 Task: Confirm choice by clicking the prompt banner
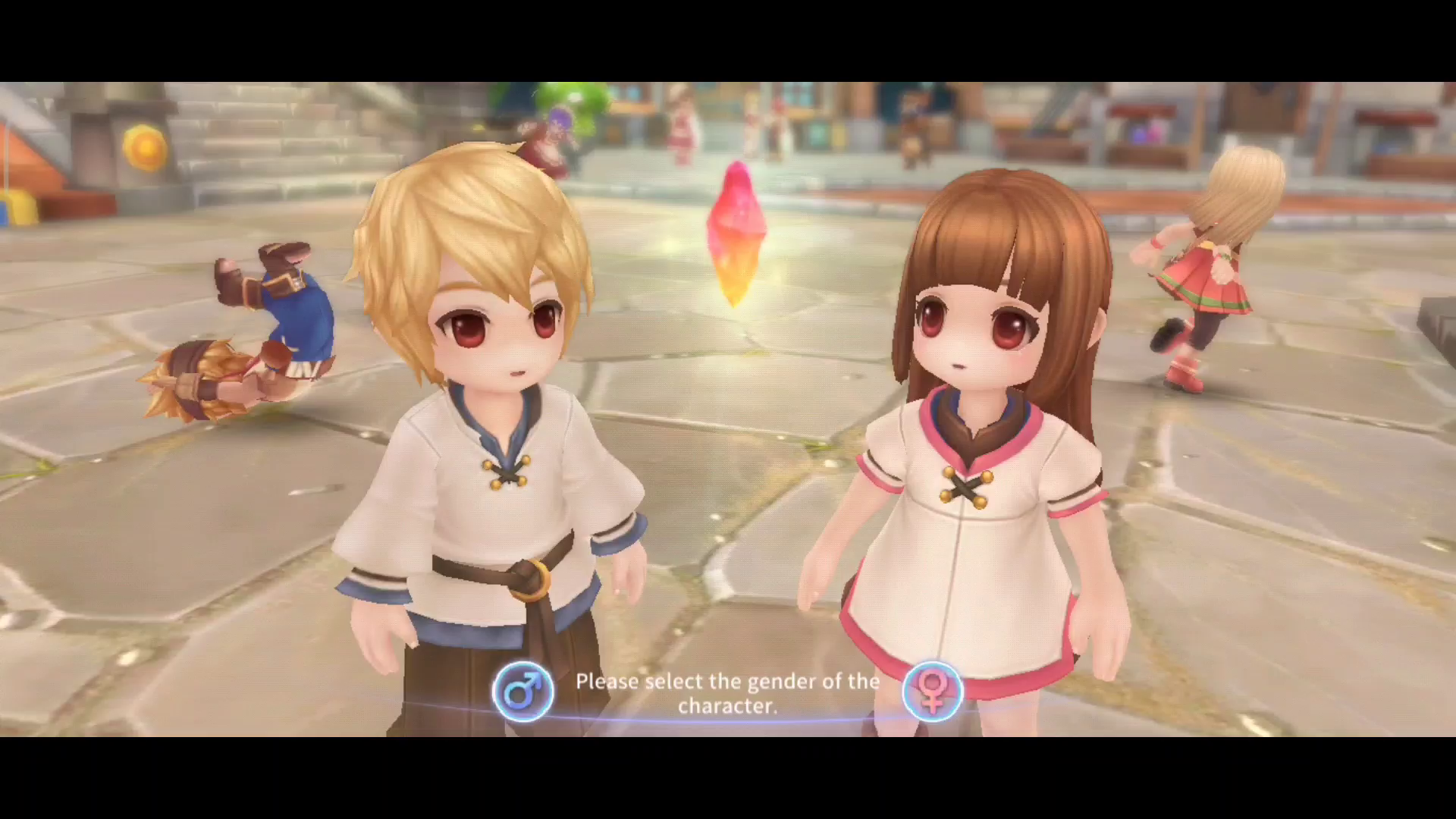[x=728, y=692]
